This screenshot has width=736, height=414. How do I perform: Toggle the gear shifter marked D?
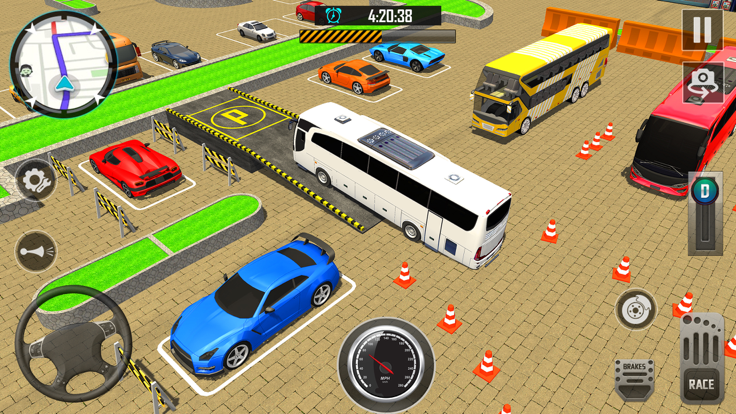pyautogui.click(x=705, y=213)
